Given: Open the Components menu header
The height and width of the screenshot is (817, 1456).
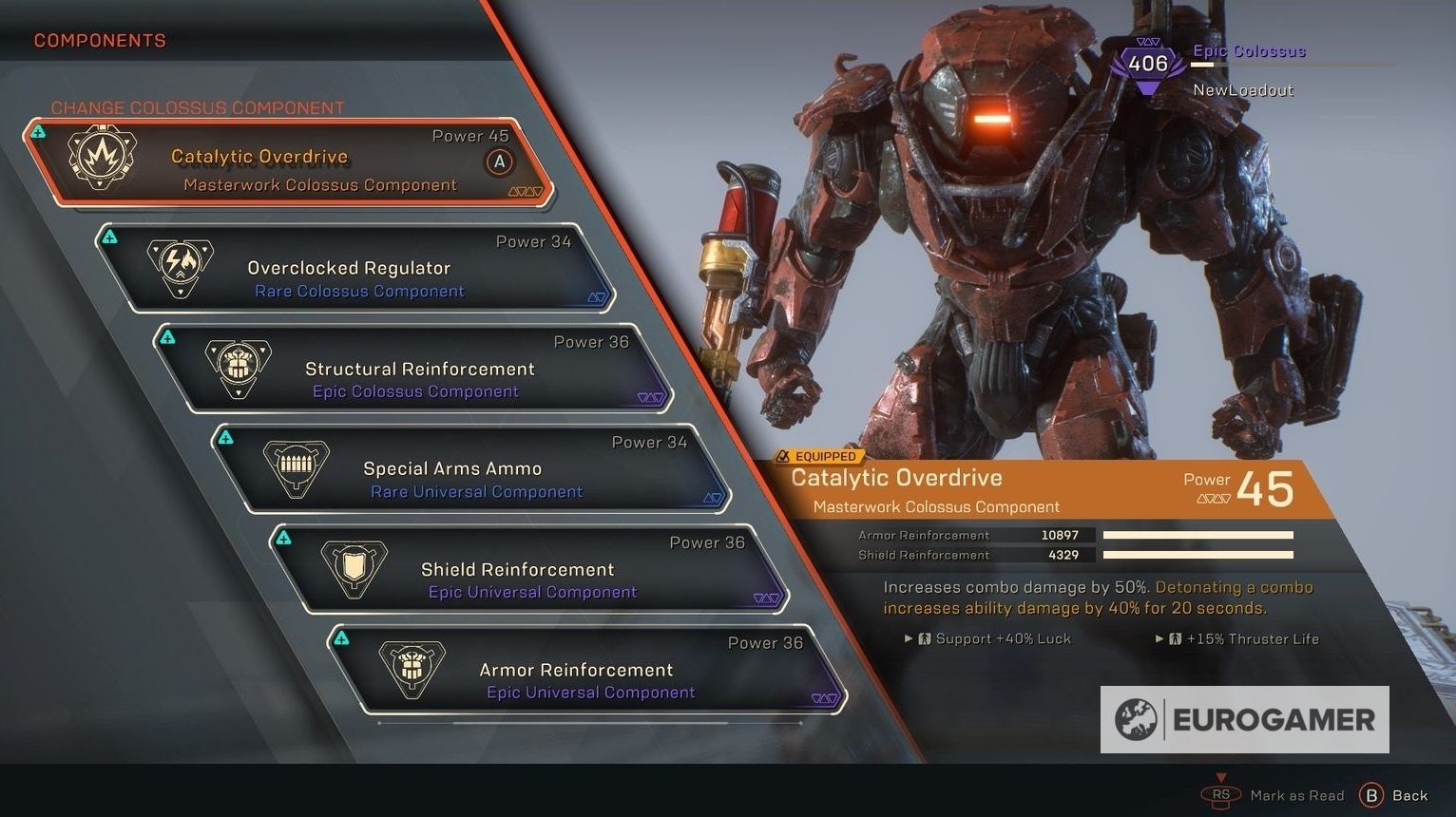Looking at the screenshot, I should pos(99,40).
